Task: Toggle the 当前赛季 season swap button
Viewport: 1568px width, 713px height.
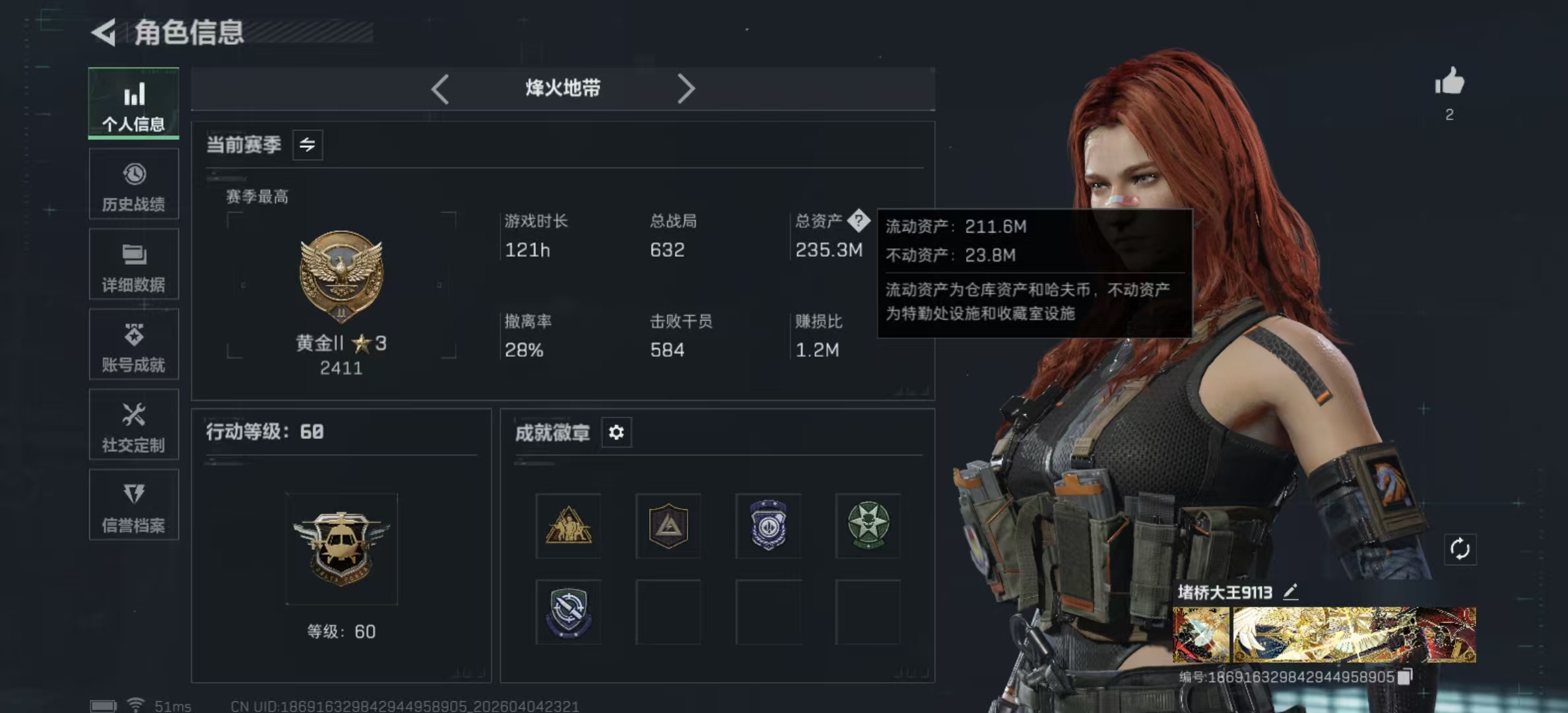Action: pos(308,145)
